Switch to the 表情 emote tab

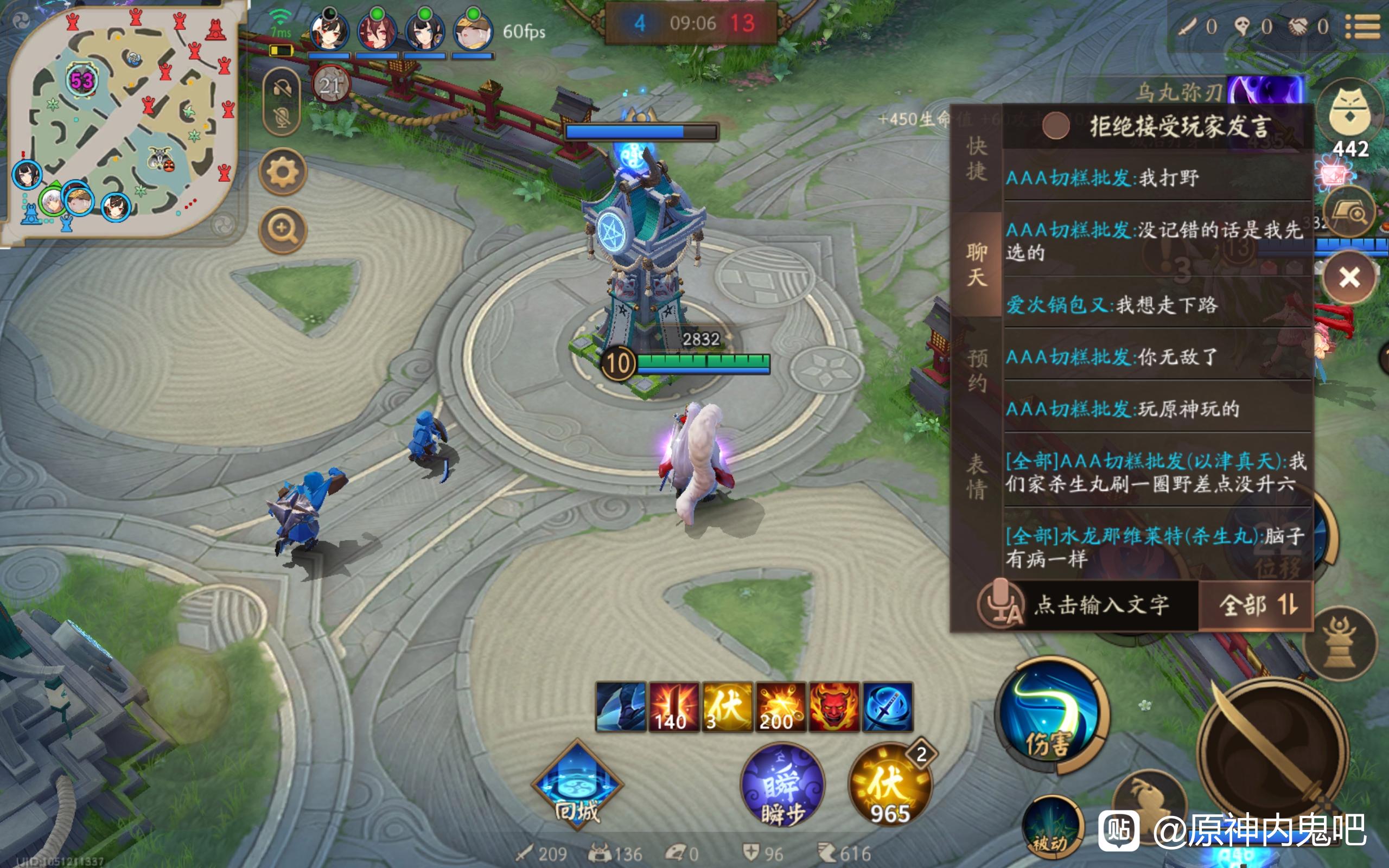click(x=976, y=476)
